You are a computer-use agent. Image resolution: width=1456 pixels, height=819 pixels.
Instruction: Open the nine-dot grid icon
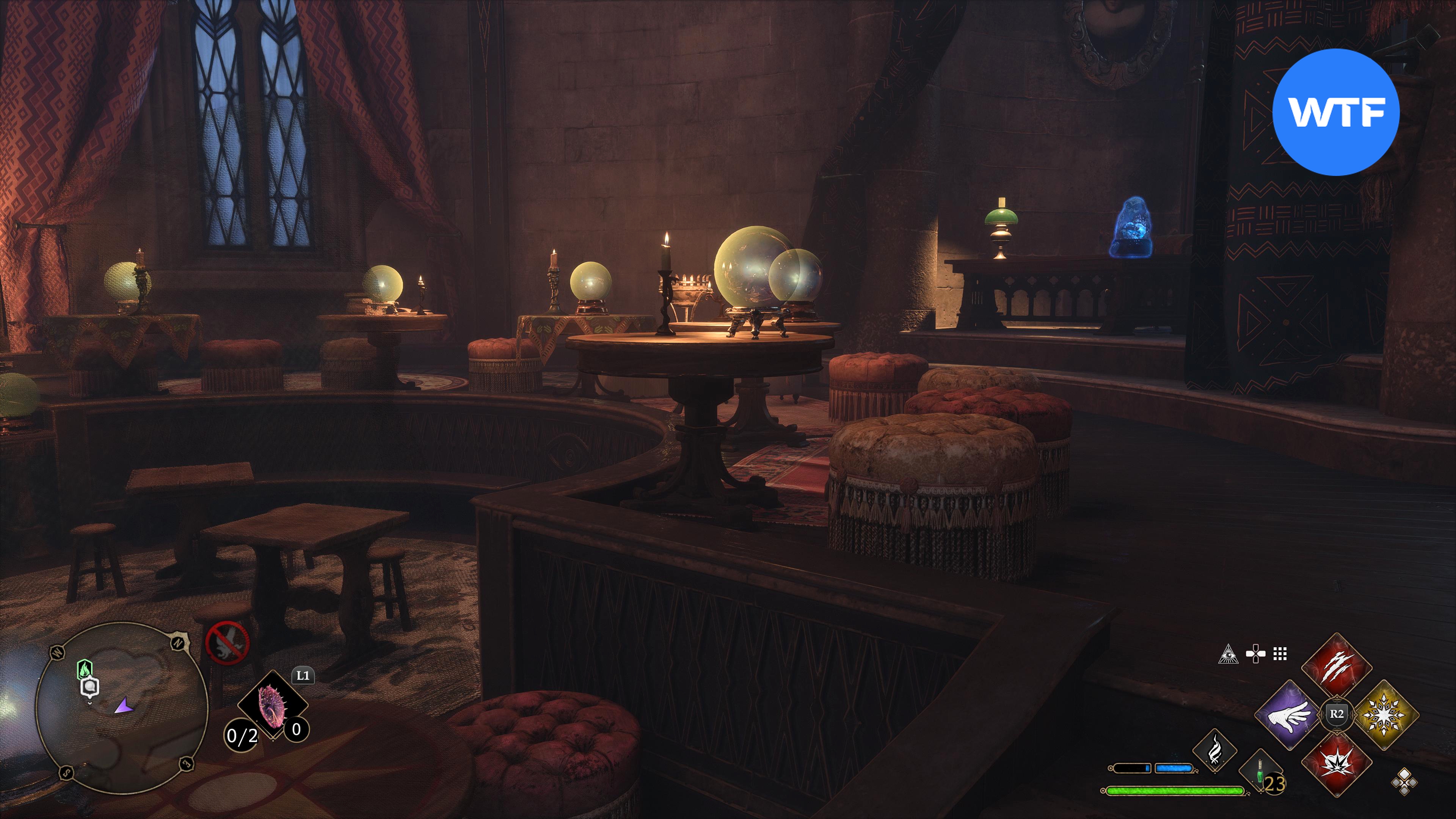(1280, 654)
